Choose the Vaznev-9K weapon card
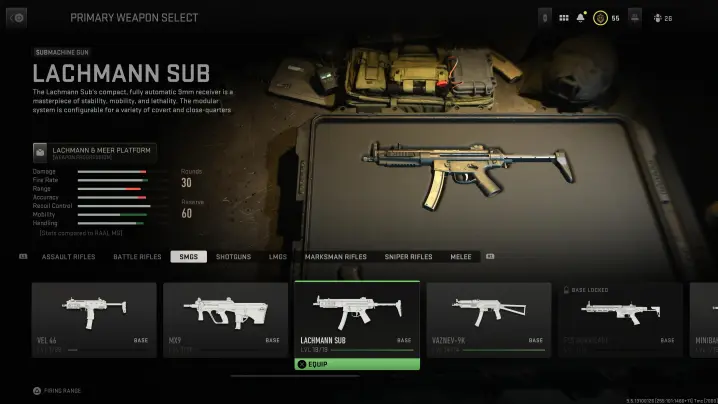Screen dimensions: 718x404 [x=489, y=319]
